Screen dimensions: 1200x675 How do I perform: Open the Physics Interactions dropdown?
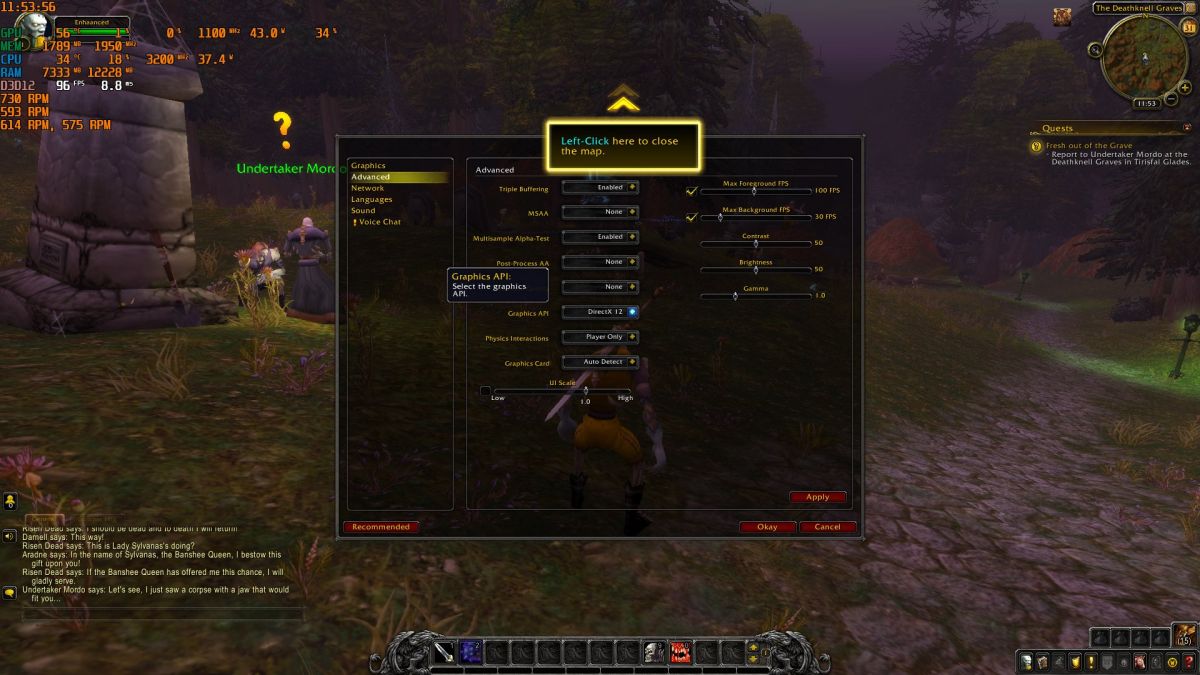click(x=600, y=337)
